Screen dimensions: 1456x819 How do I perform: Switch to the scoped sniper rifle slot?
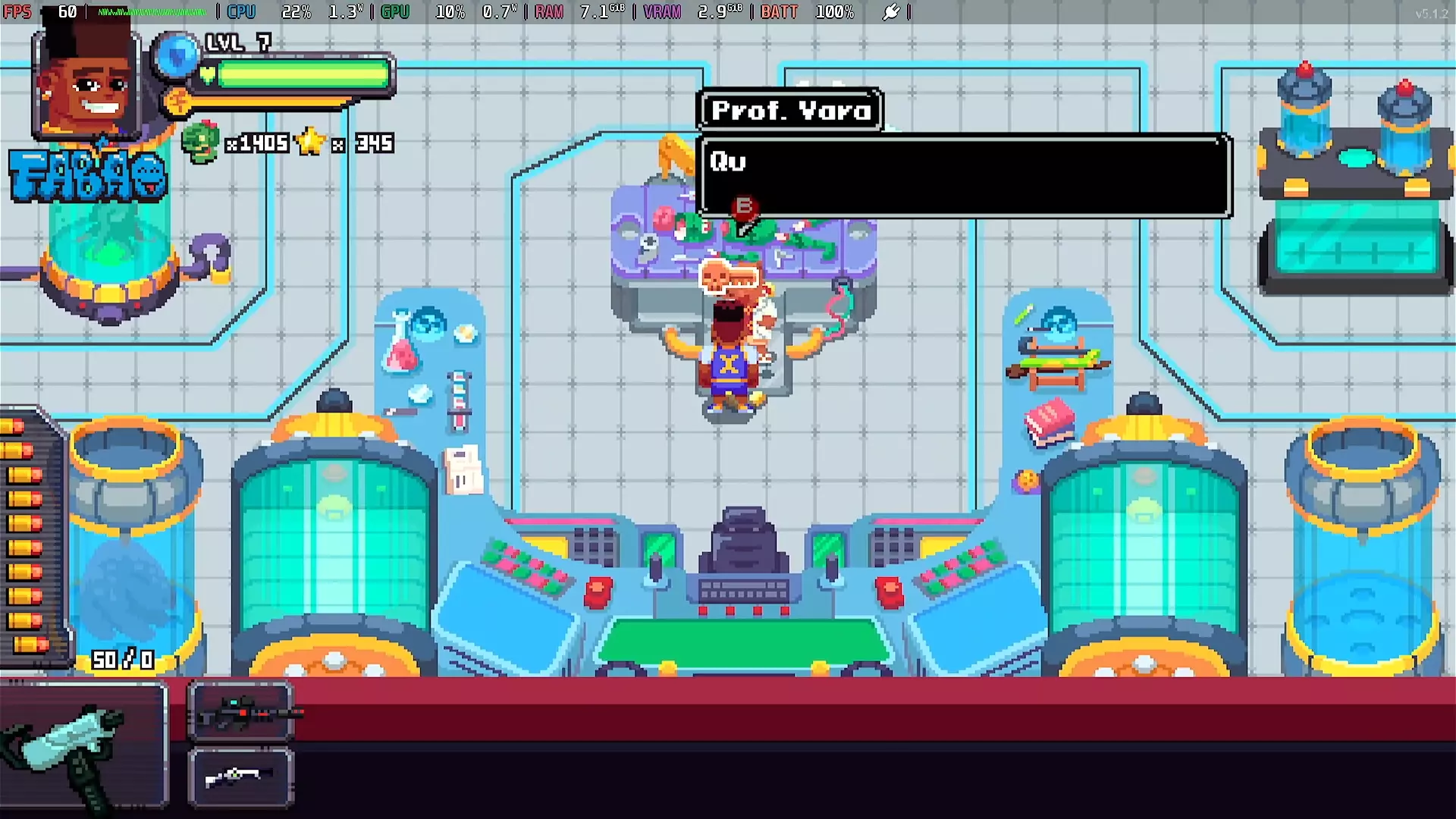tap(241, 711)
